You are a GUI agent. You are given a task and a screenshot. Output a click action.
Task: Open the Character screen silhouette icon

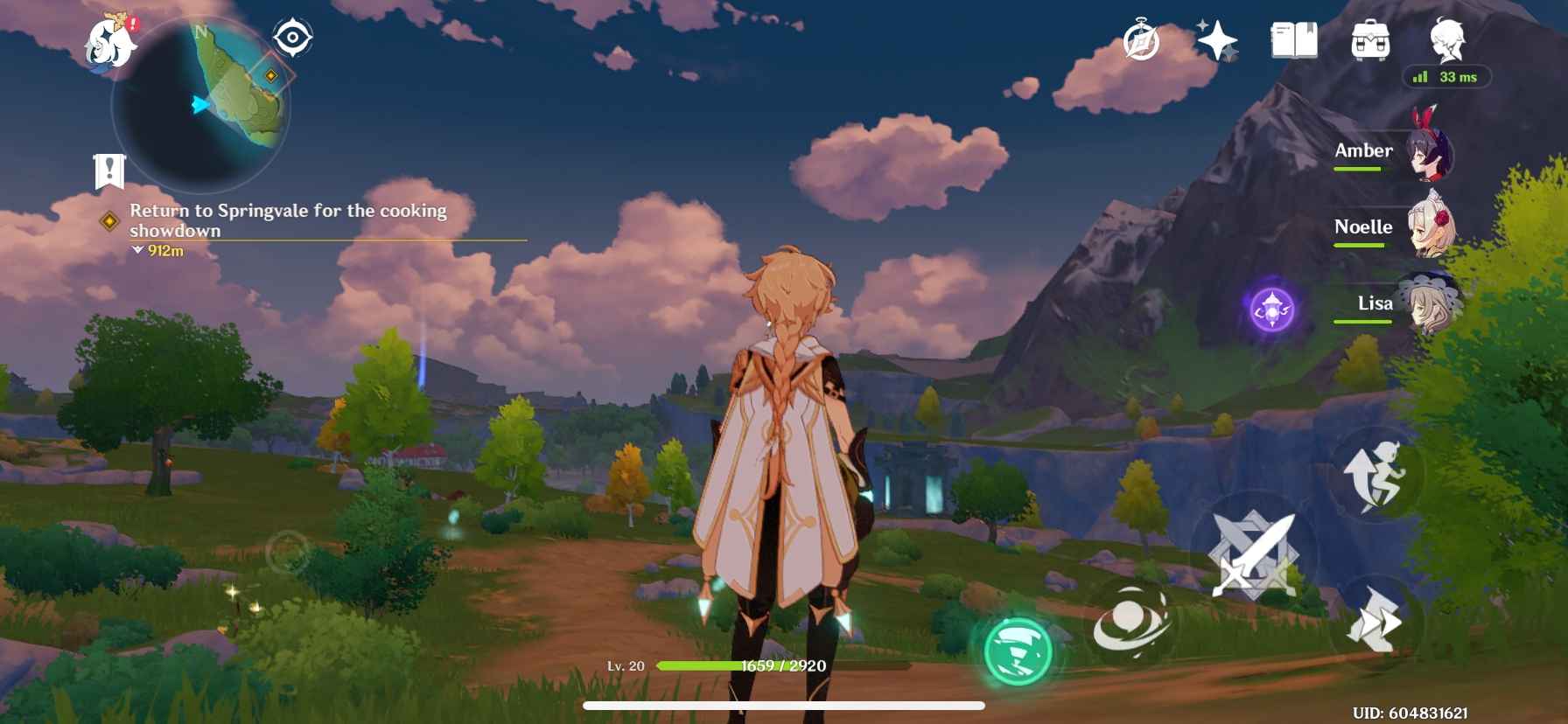tap(1448, 39)
